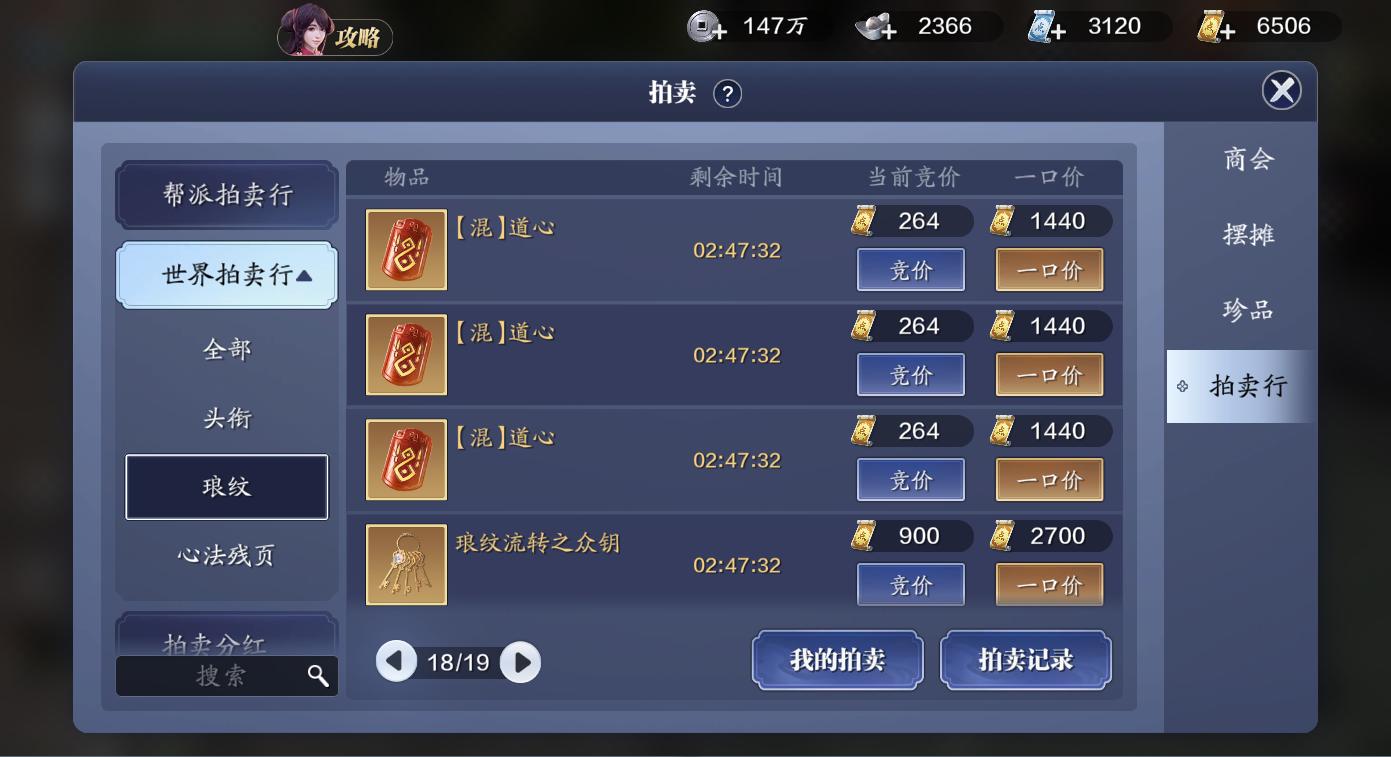Click the silver ingot plus icon showing 2366
The width and height of the screenshot is (1391, 757).
(x=878, y=26)
